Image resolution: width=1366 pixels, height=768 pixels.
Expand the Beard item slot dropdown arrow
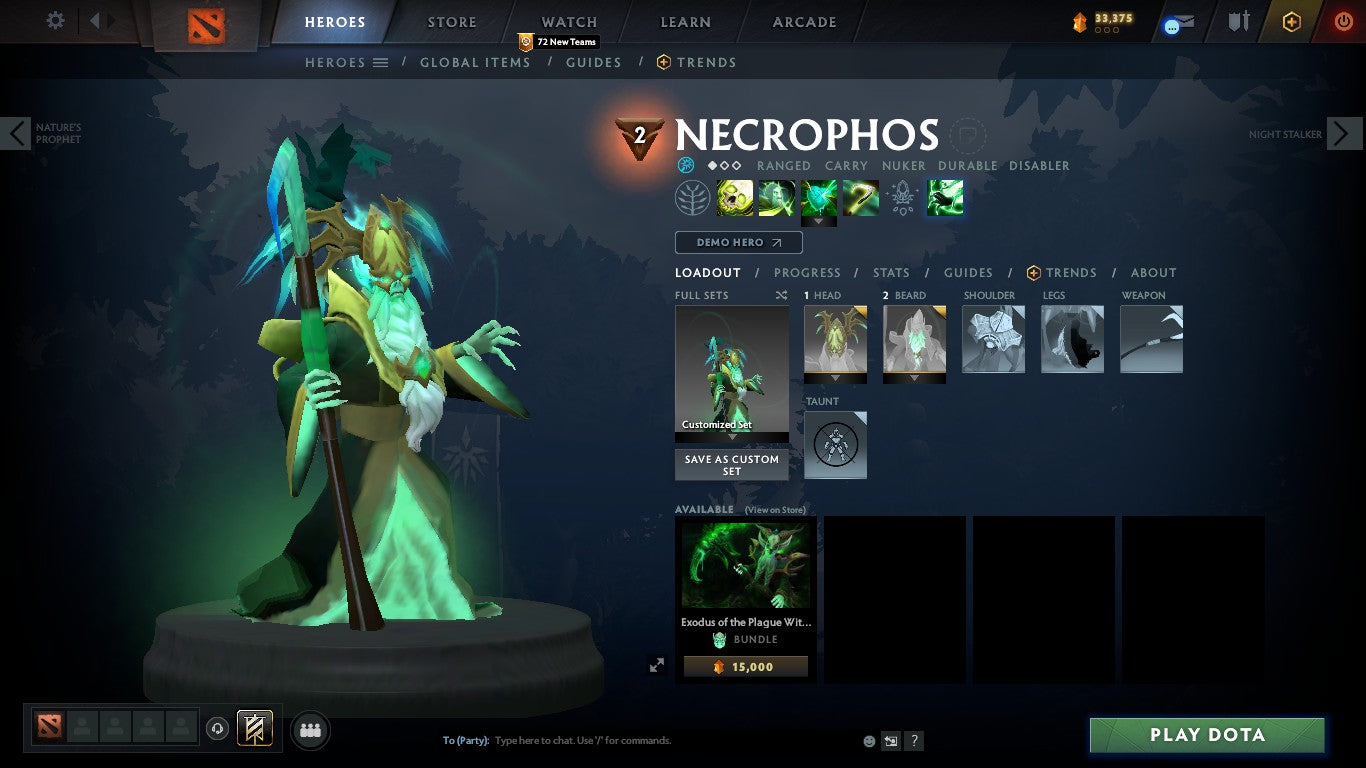click(x=914, y=380)
